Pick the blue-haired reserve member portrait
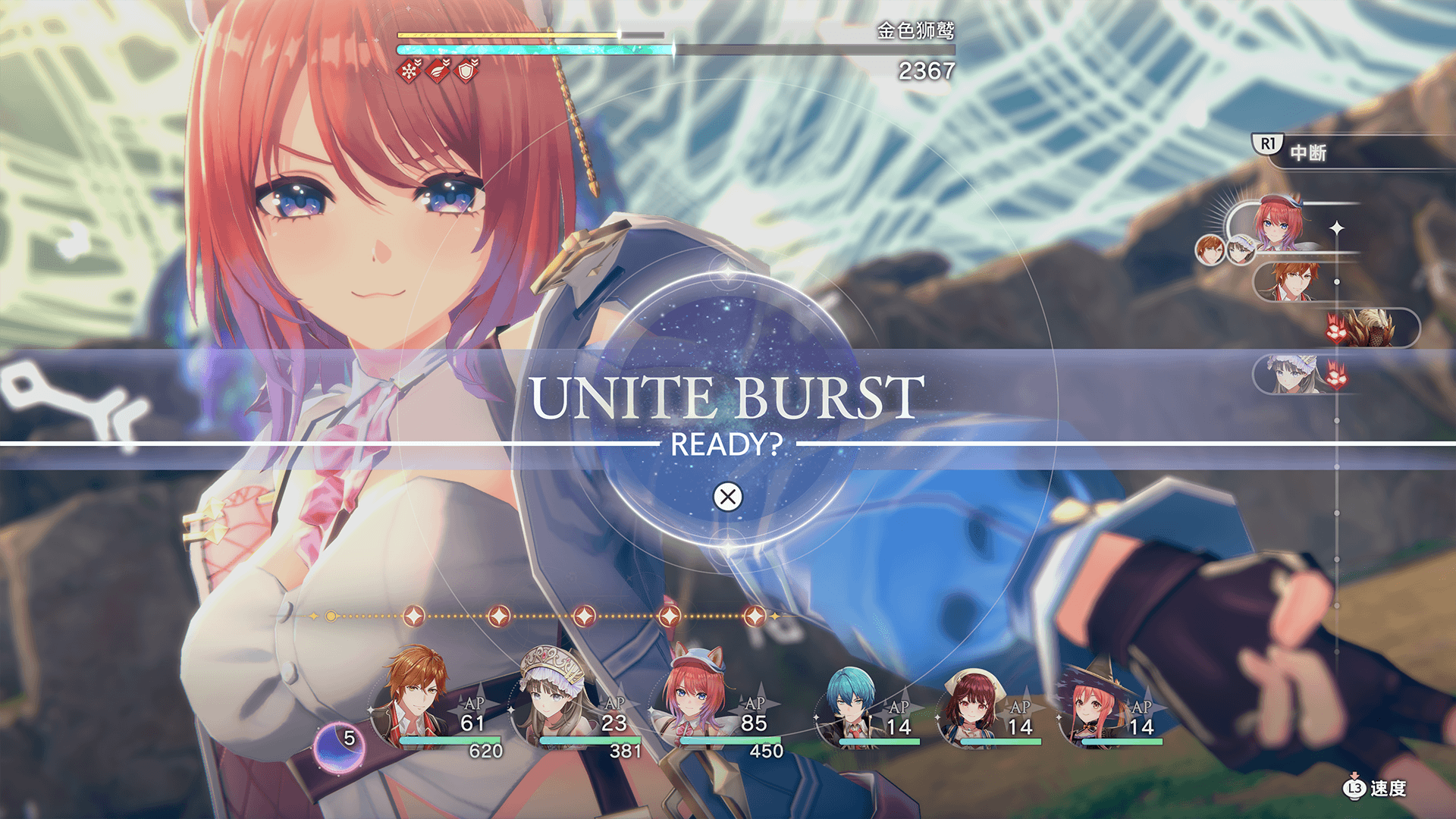 pos(849,704)
